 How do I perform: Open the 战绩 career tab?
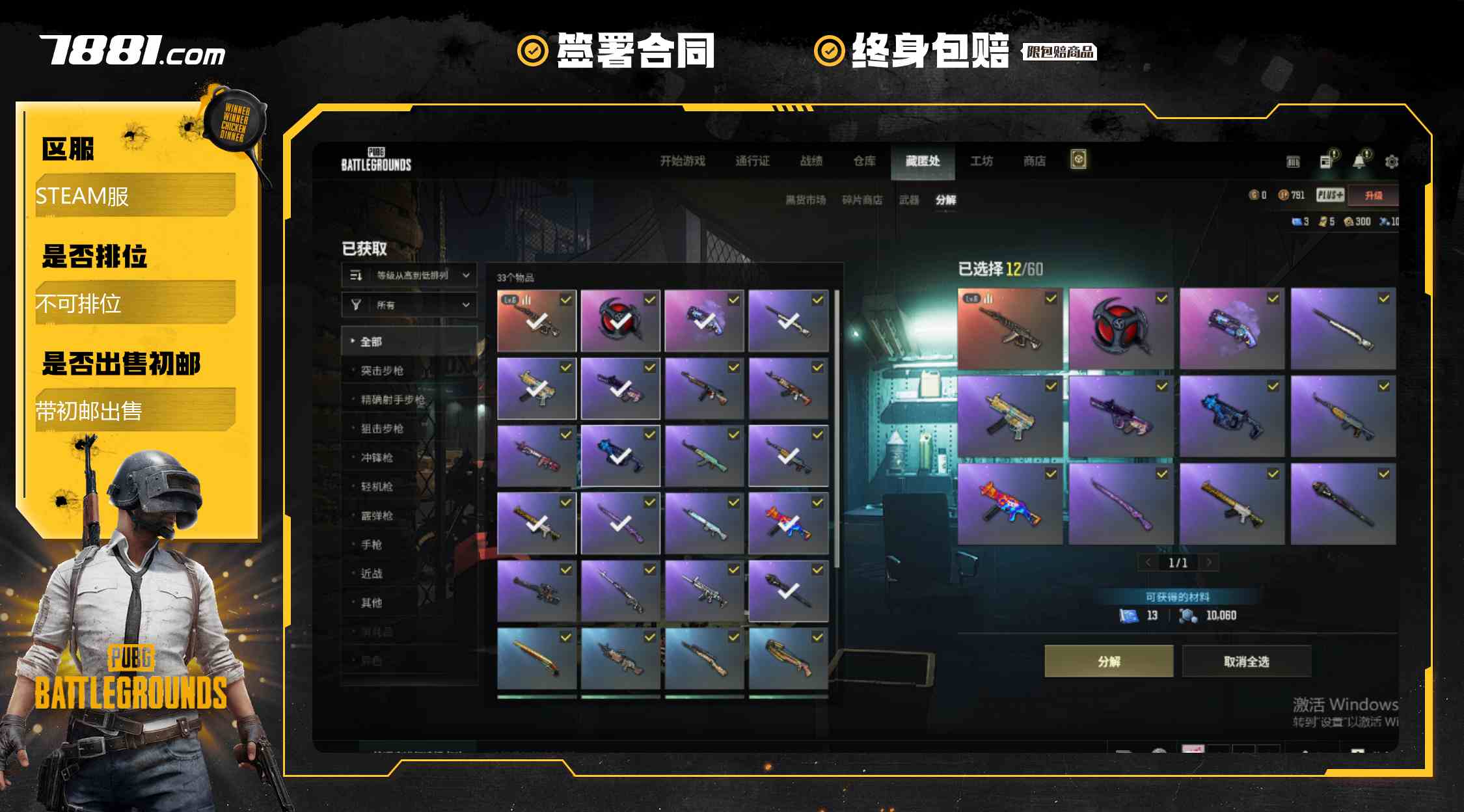pos(811,161)
